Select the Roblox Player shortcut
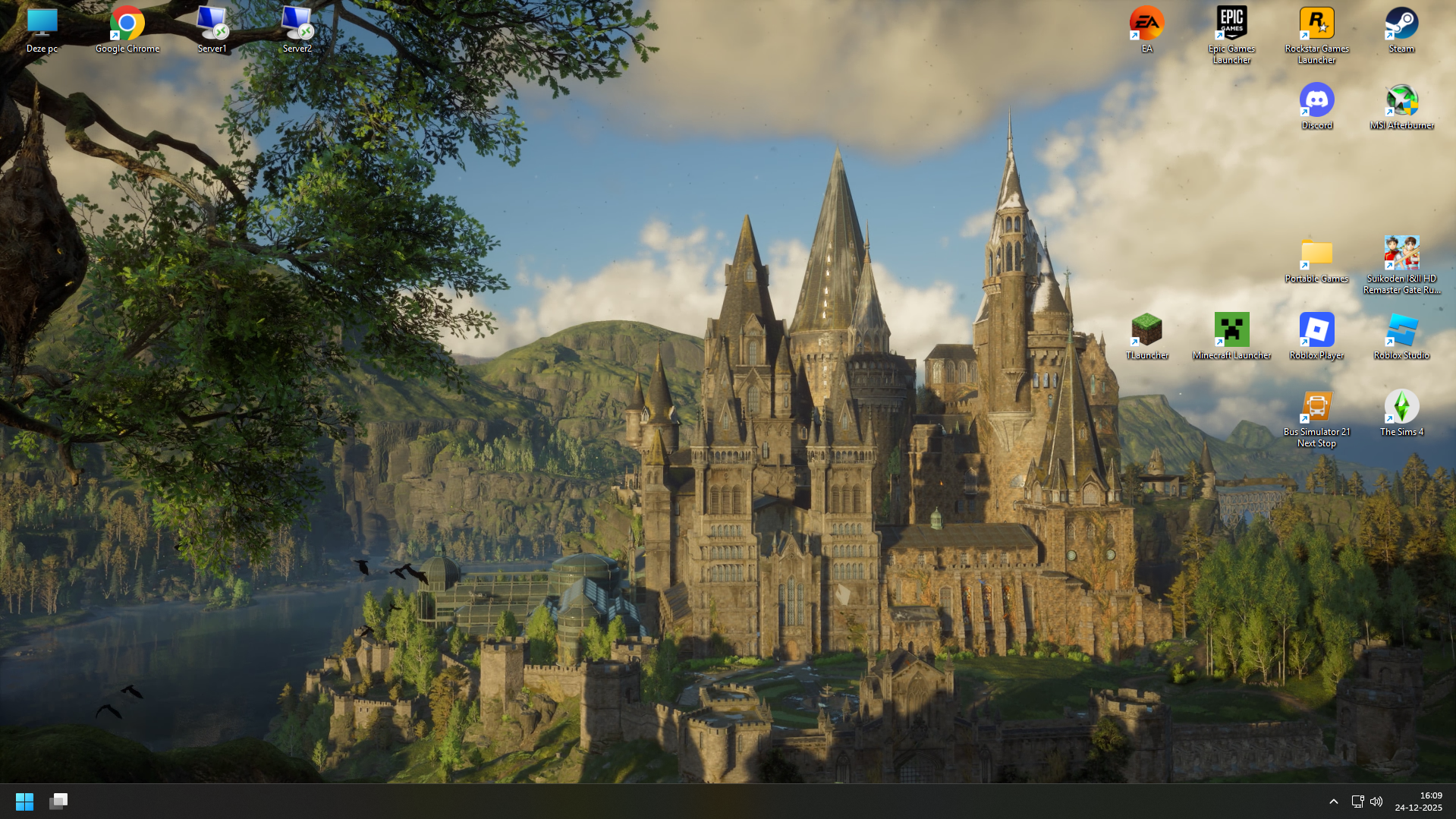Screen dimensions: 1456x819 point(1316,331)
